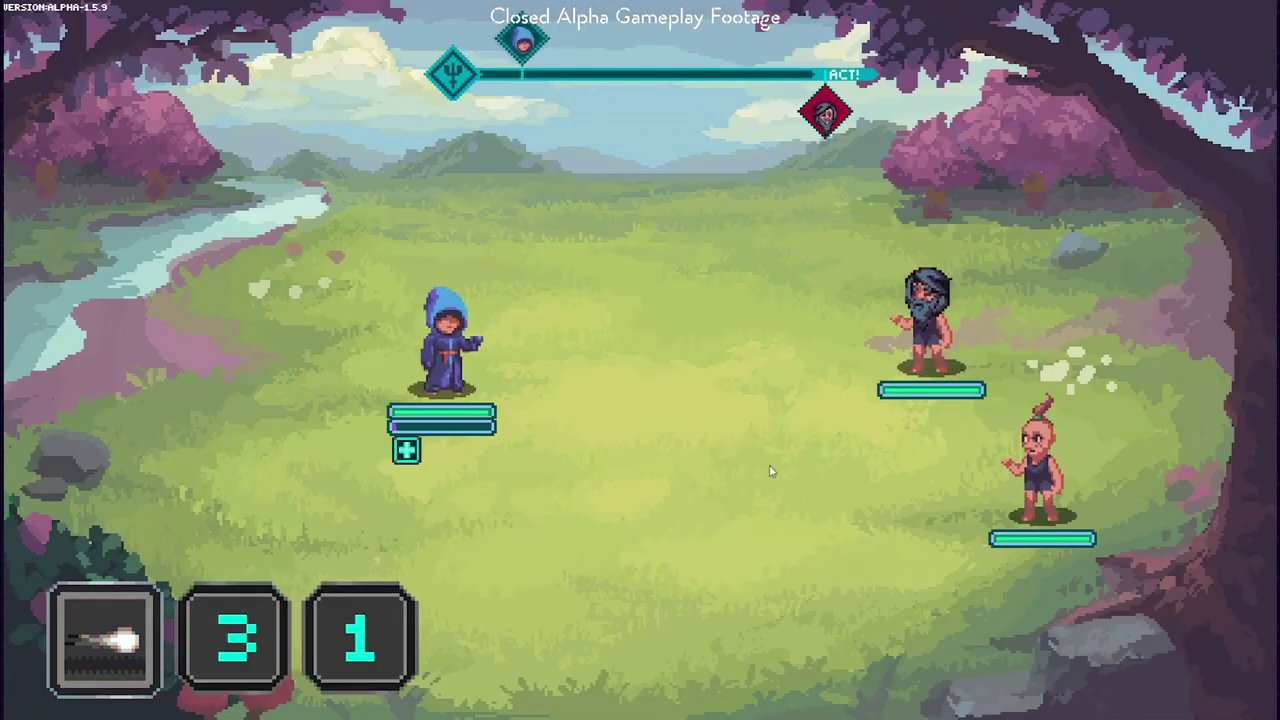Image resolution: width=1280 pixels, height=720 pixels.
Task: Click the VERSION-ALPHA-1.5.9 label
Action: 54,7
